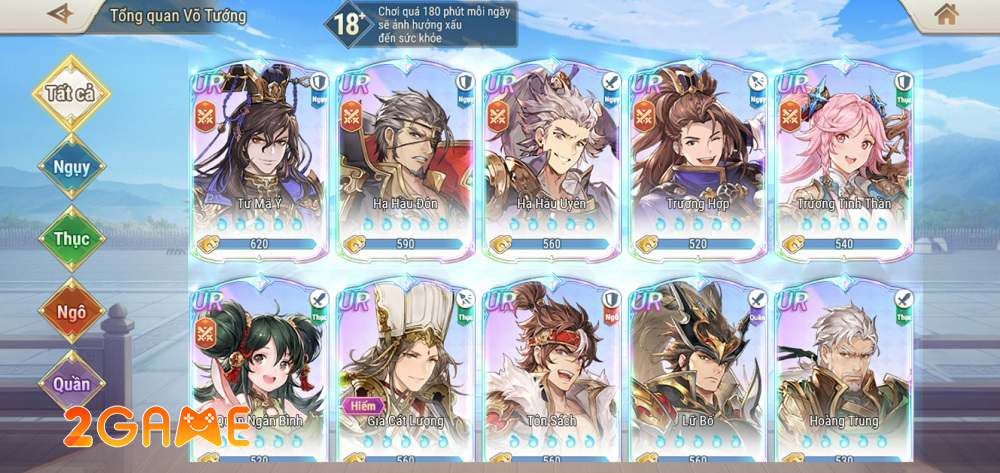Select the Tư Mã Ý hero card

[258, 160]
